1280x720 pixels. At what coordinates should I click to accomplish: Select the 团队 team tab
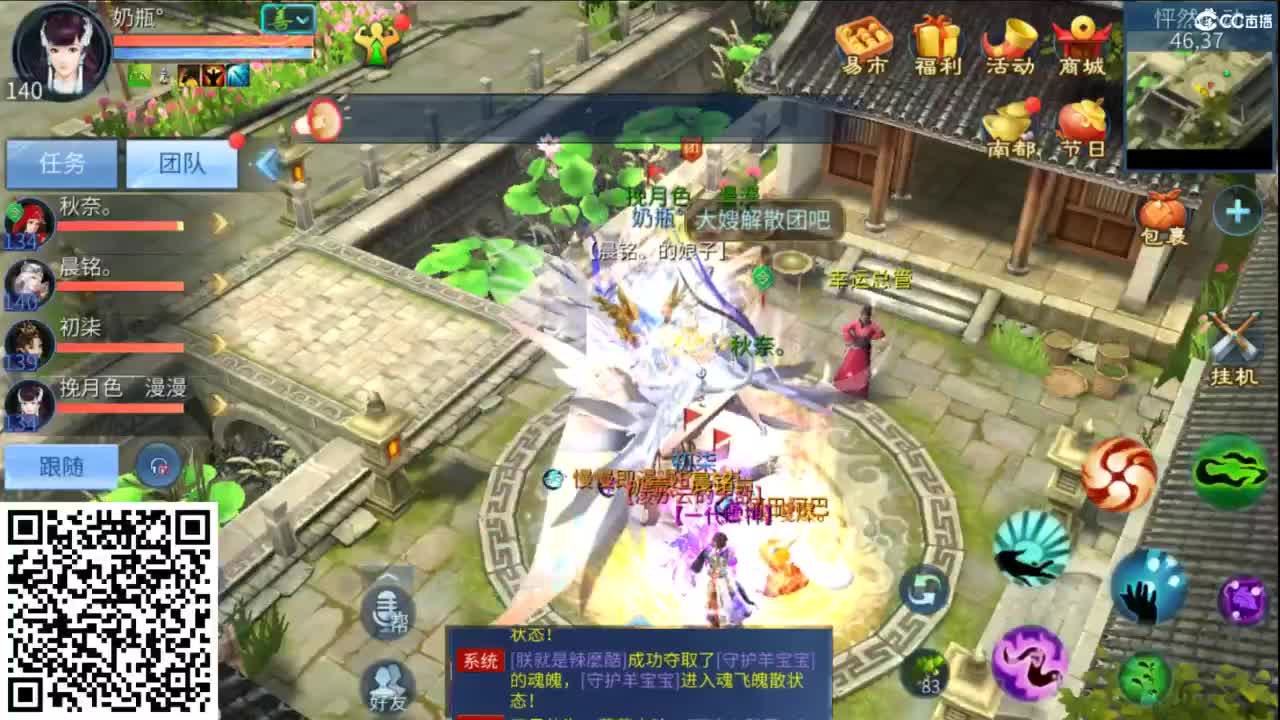[182, 165]
